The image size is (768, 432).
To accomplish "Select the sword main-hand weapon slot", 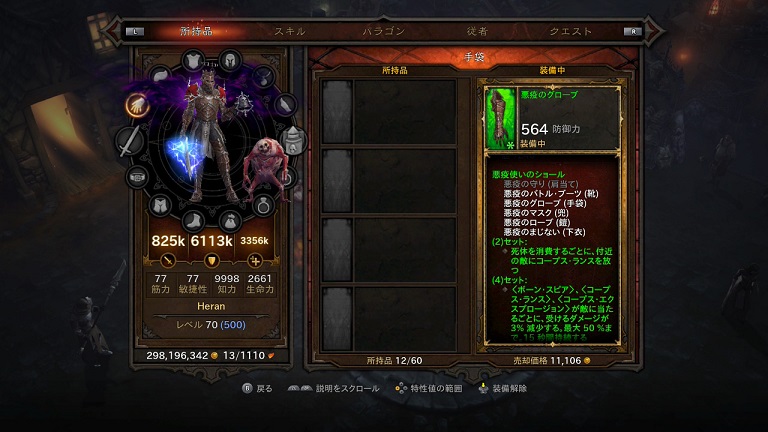I will [x=131, y=142].
